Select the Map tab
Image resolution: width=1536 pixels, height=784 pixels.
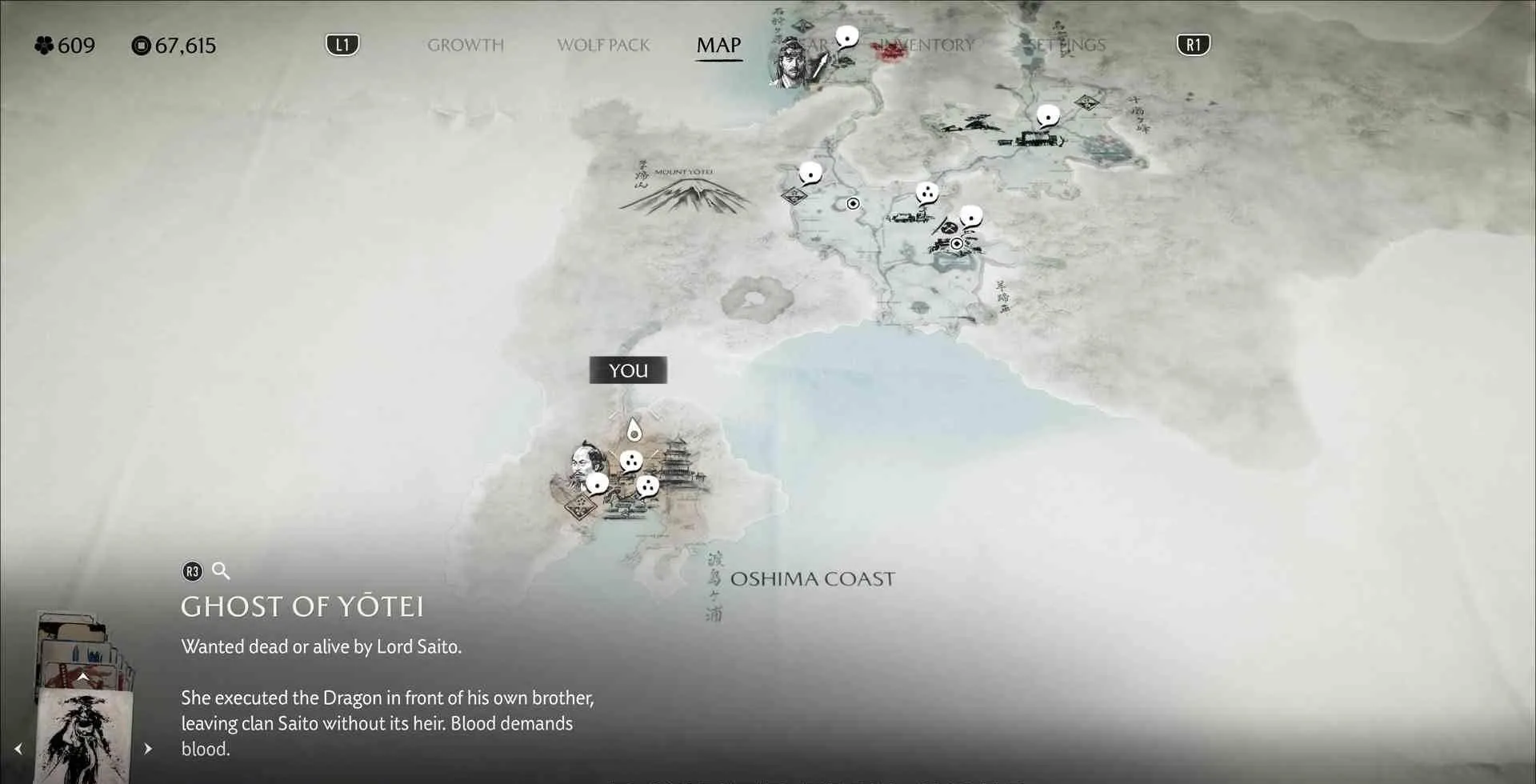[718, 45]
